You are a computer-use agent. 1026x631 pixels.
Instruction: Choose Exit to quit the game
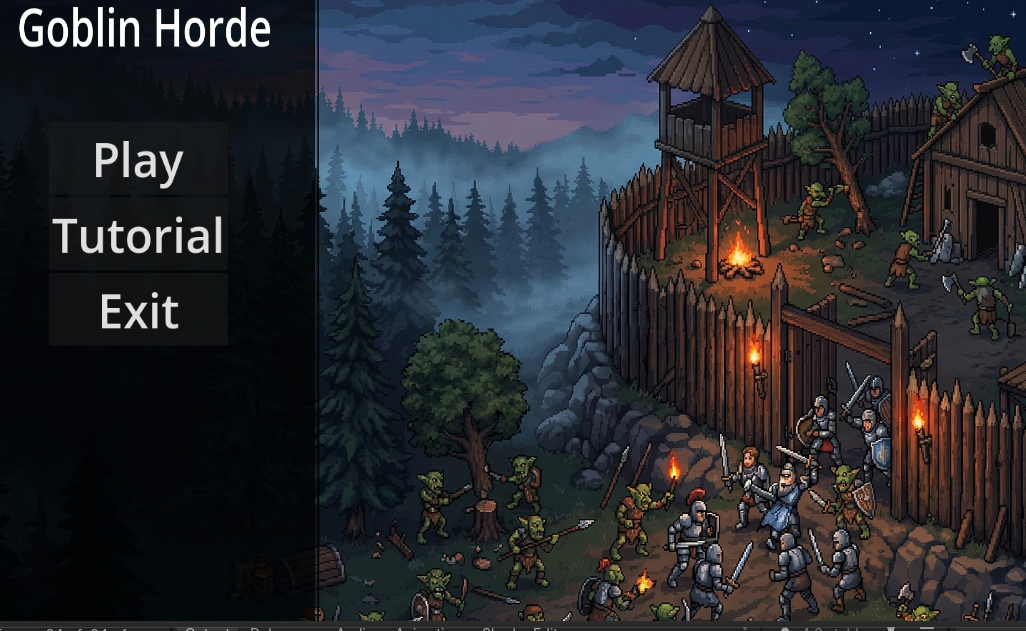(x=138, y=311)
